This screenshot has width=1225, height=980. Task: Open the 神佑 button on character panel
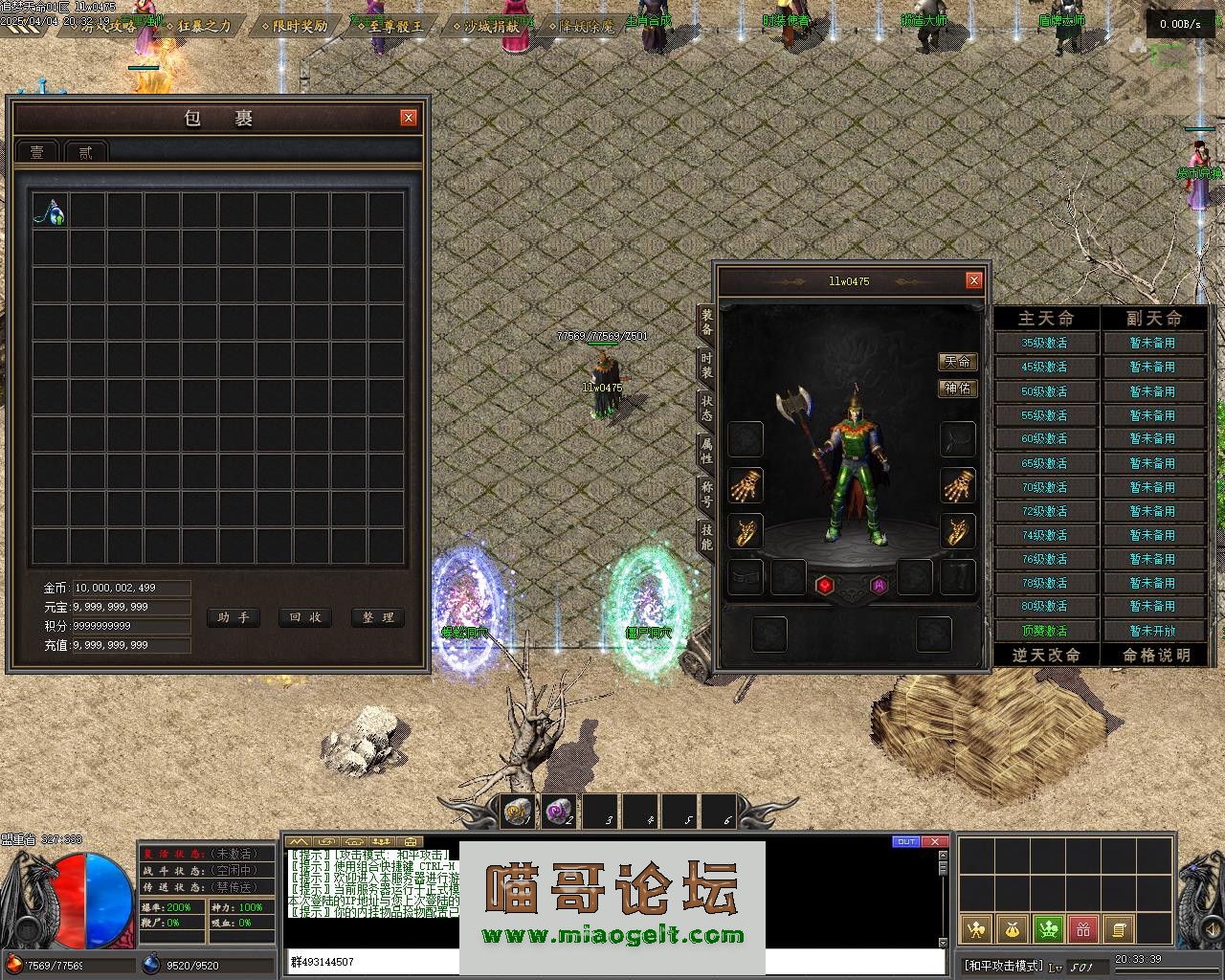(957, 388)
